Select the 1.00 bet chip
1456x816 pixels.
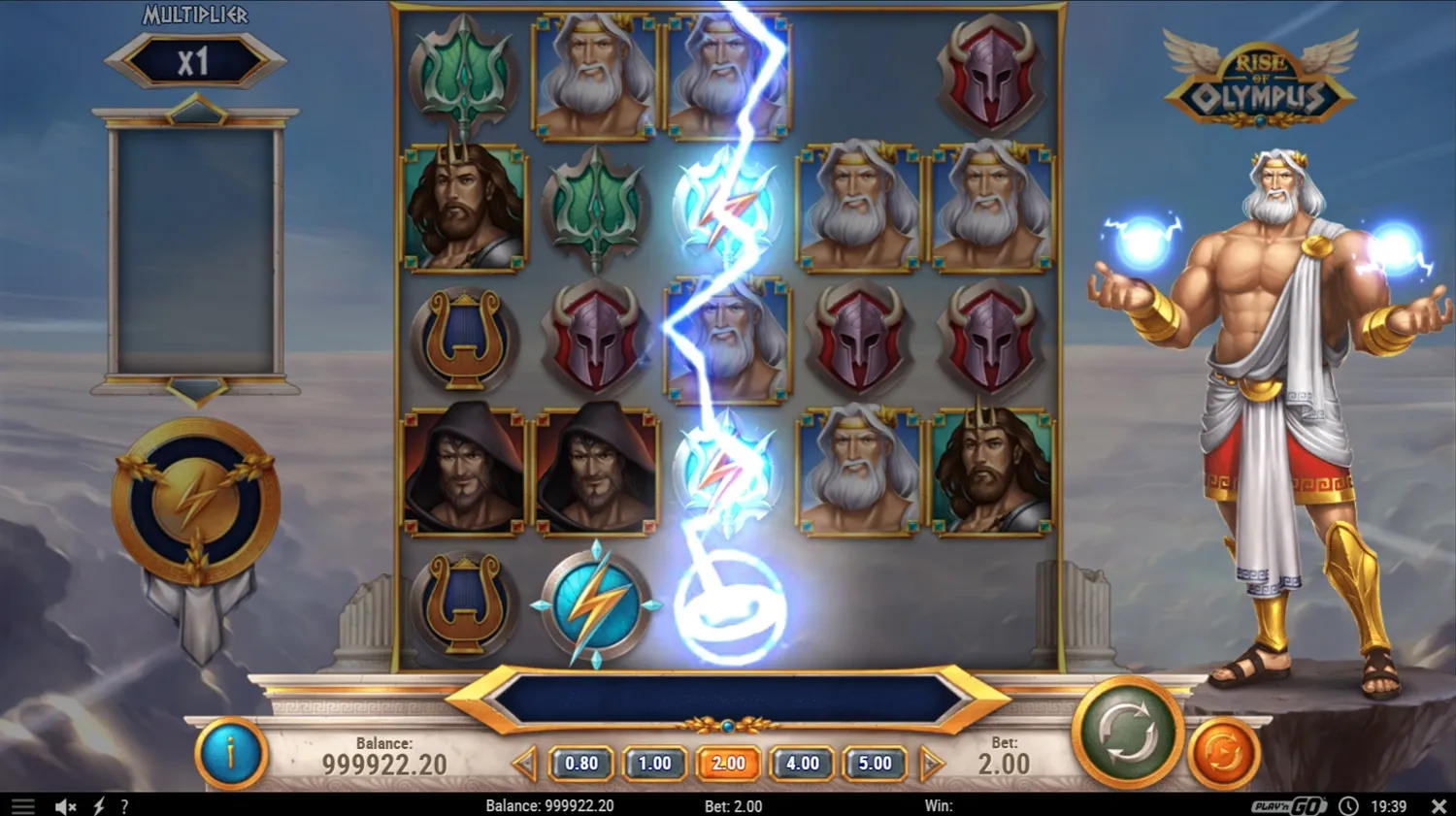[x=654, y=764]
